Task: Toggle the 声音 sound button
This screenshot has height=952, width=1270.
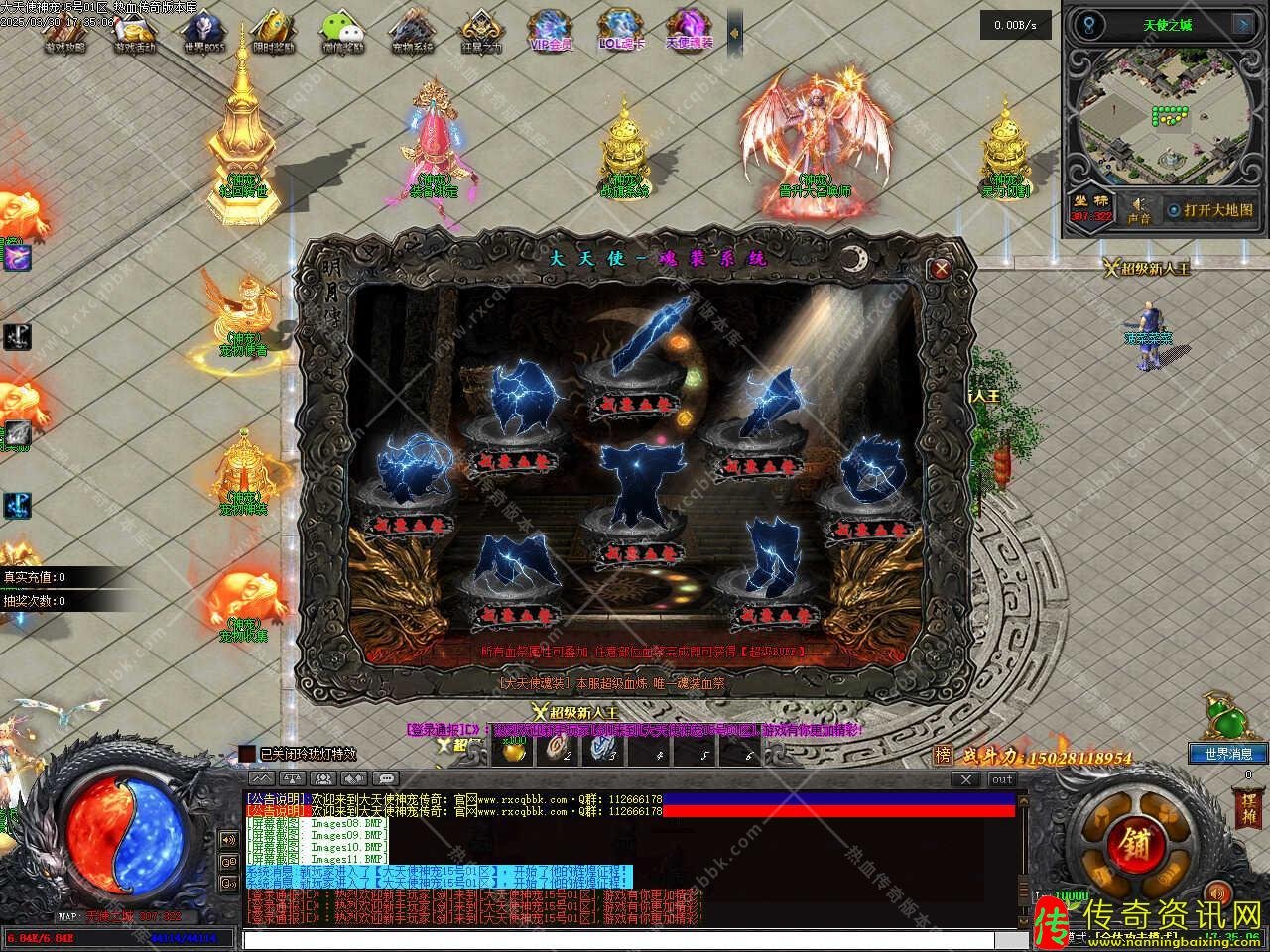Action: pos(1139,209)
